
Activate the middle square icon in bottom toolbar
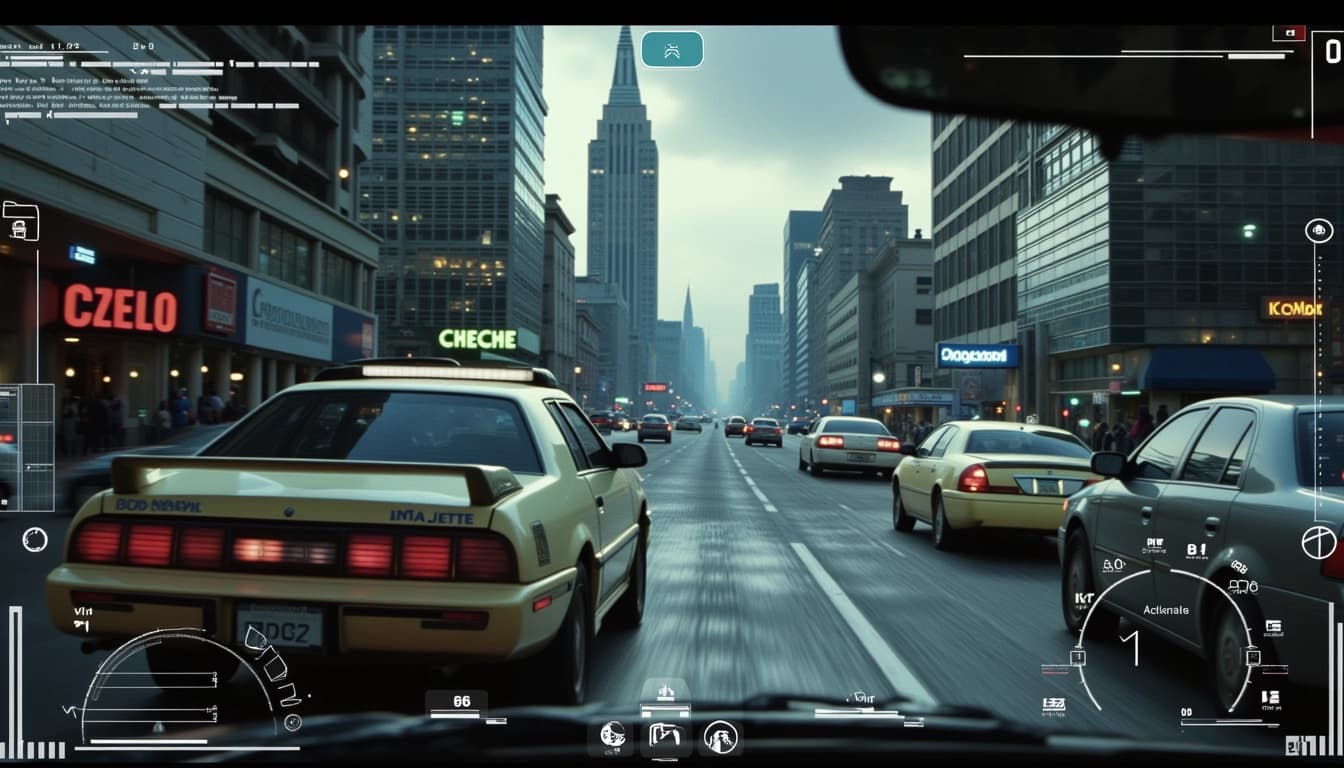(665, 737)
